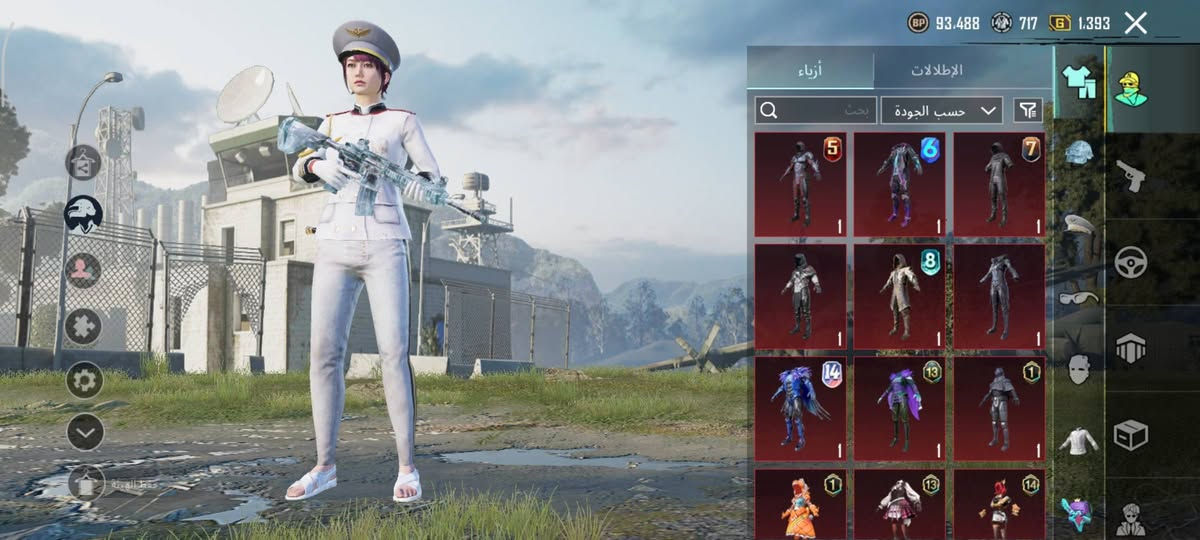Viewport: 1200px width, 540px height.
Task: Open the weapons category with pistol icon
Action: 1131,175
